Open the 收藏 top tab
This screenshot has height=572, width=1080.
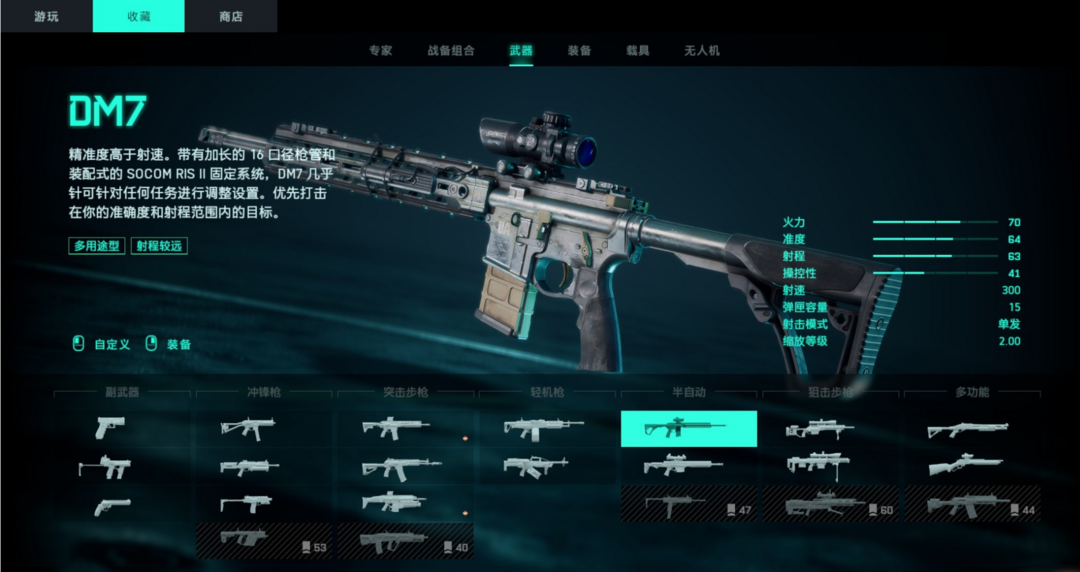pos(138,16)
